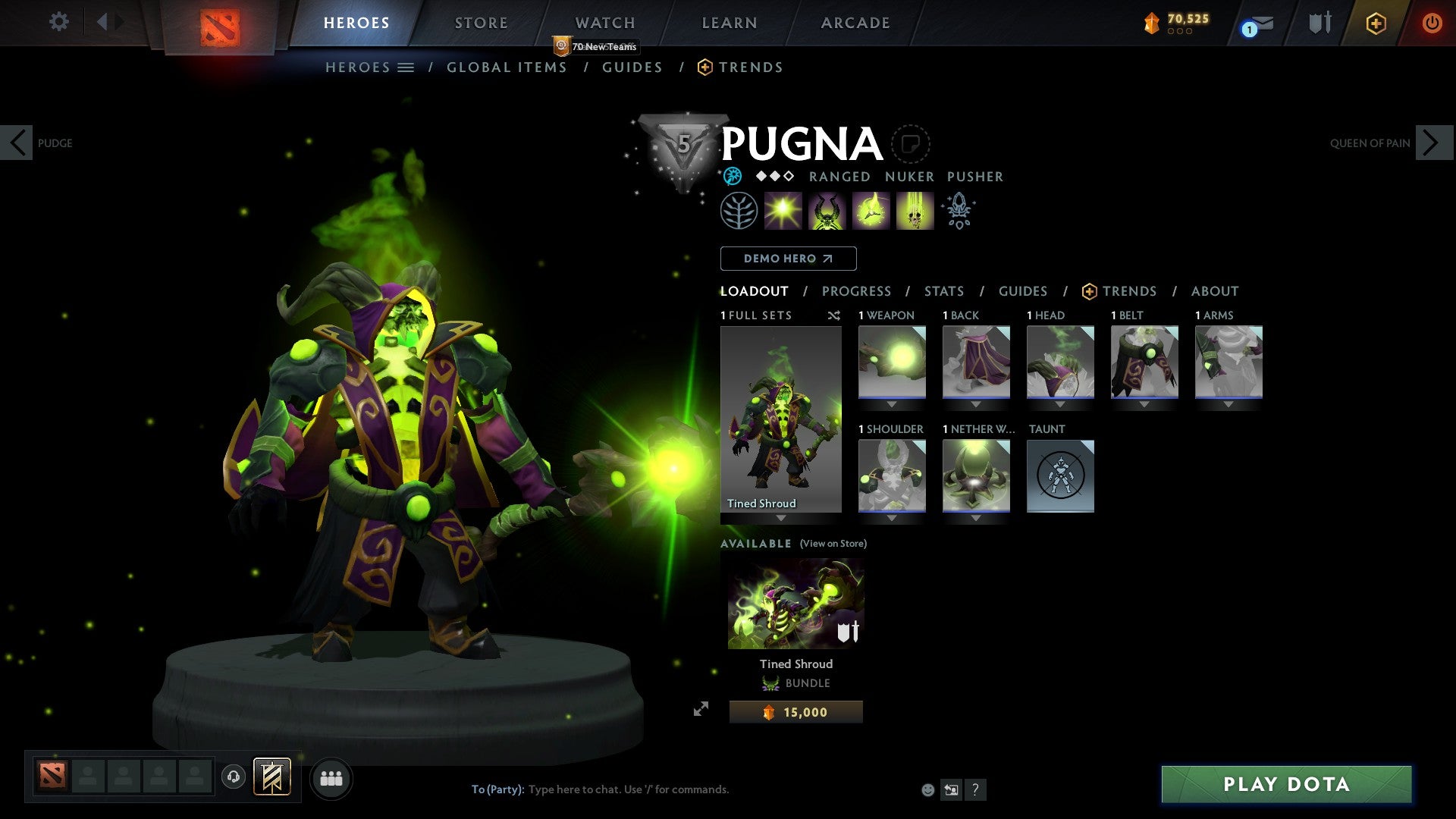1456x819 pixels.
Task: Select the Tined Shroud bundle thumbnail
Action: tap(795, 601)
